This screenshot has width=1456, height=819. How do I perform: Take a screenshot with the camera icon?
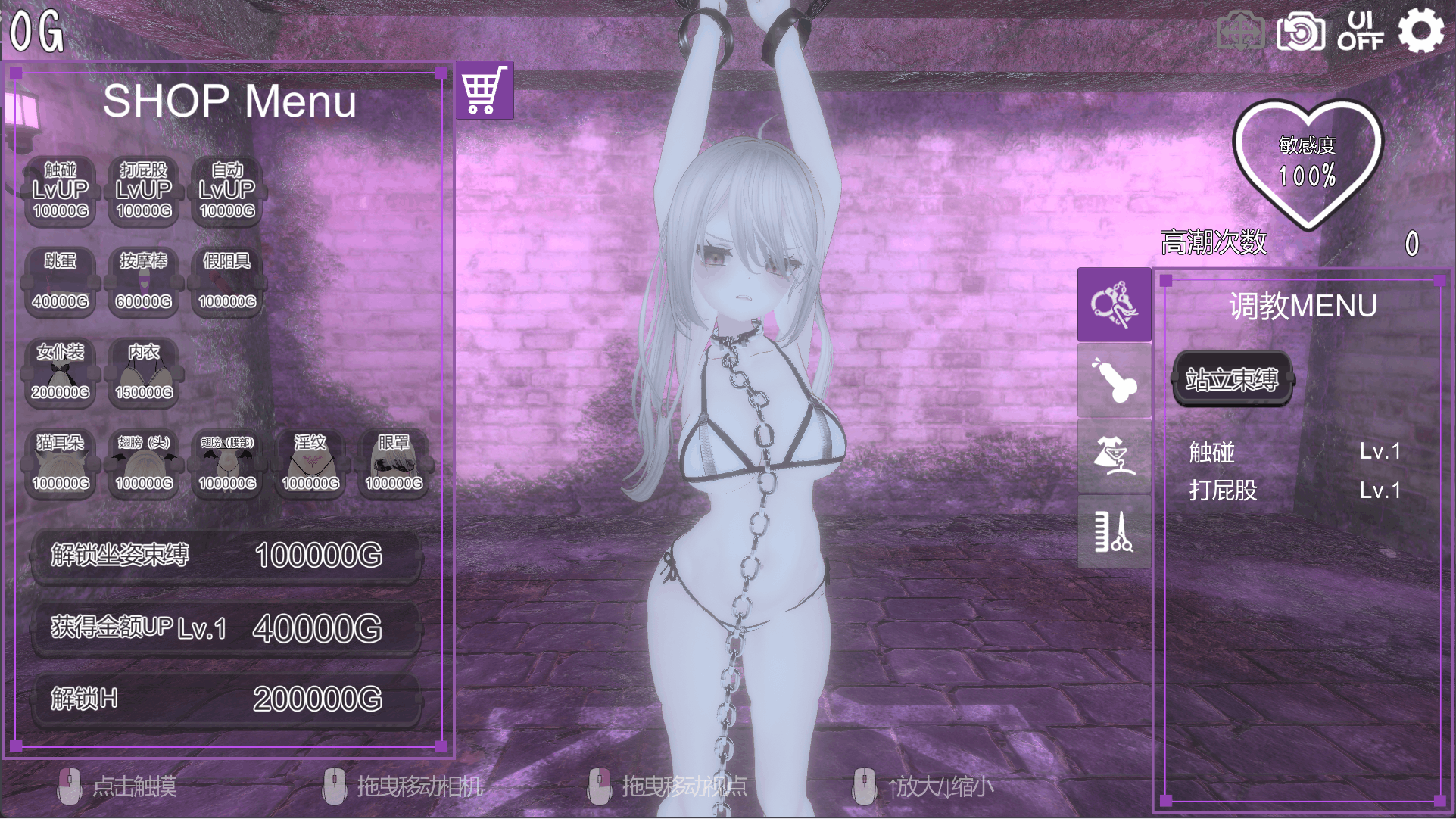point(1300,33)
